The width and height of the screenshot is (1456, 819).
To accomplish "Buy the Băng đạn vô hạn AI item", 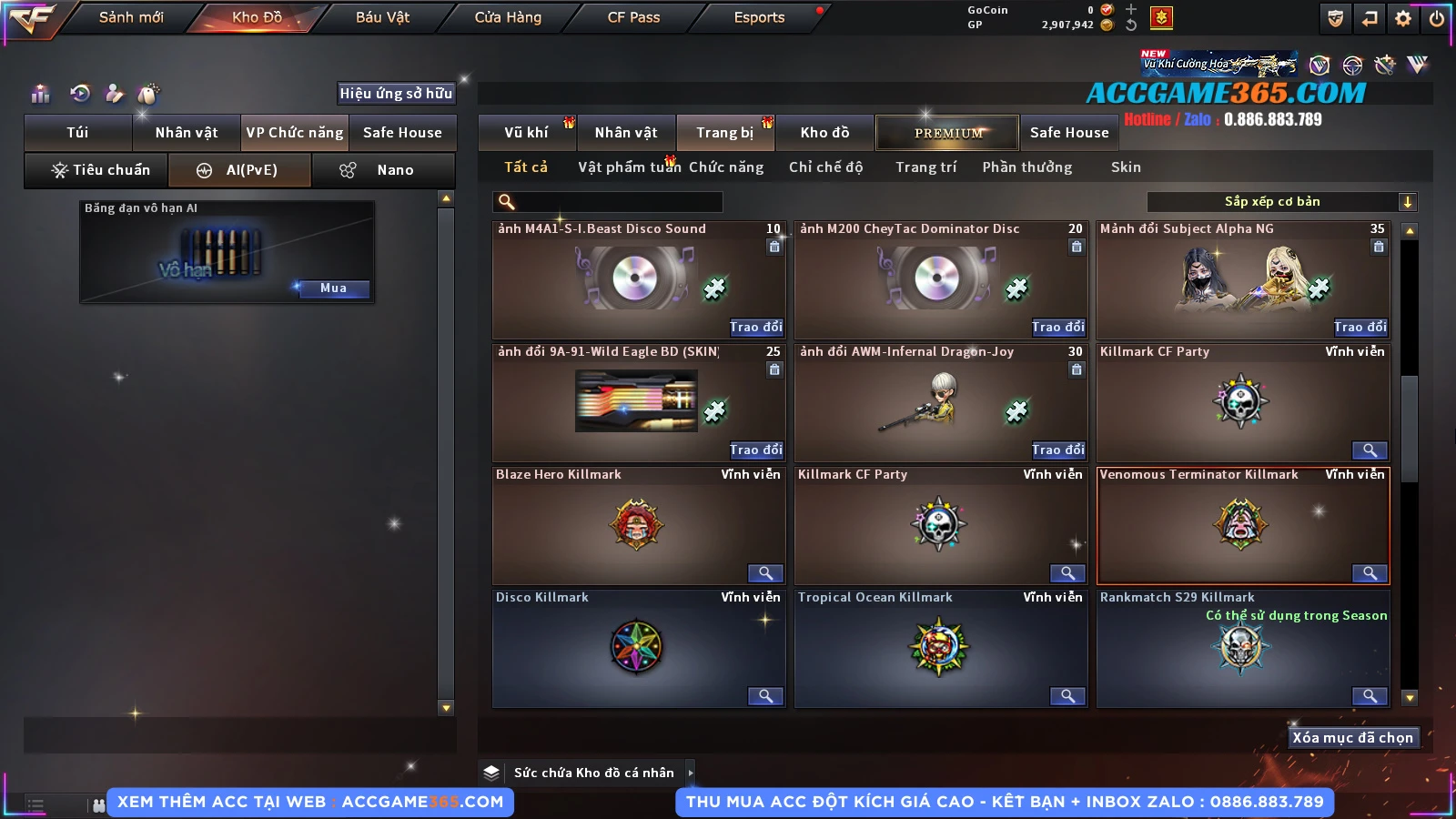I will click(x=333, y=288).
